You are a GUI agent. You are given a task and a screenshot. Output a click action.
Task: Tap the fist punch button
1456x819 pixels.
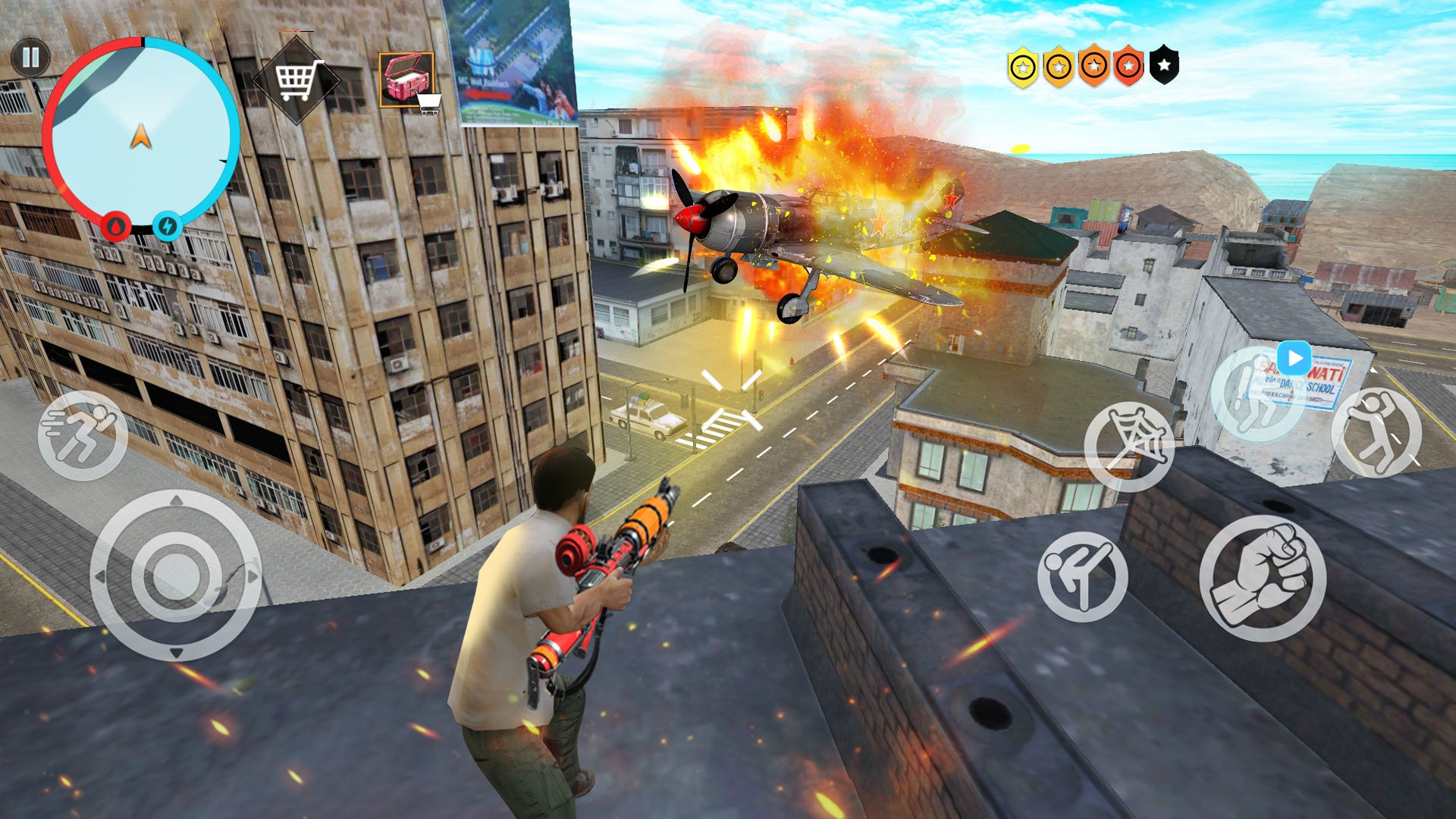1263,578
